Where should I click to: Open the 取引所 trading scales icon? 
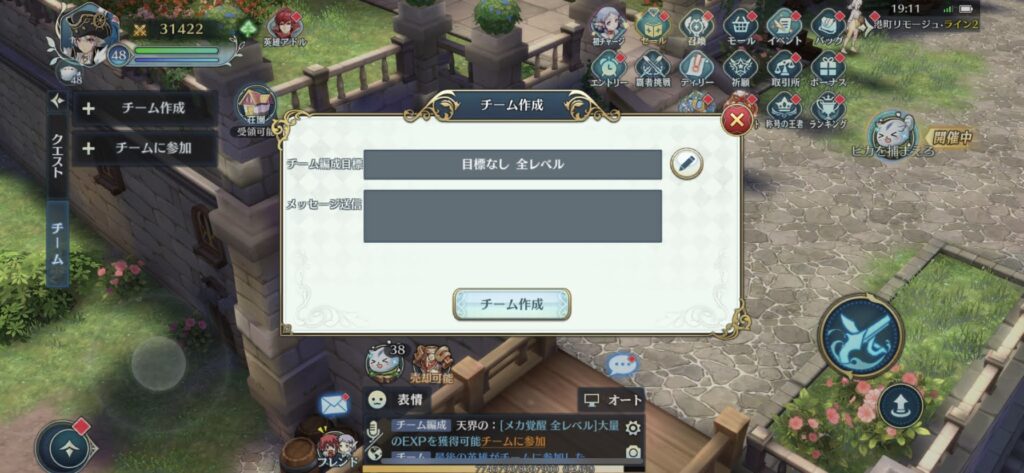click(783, 68)
